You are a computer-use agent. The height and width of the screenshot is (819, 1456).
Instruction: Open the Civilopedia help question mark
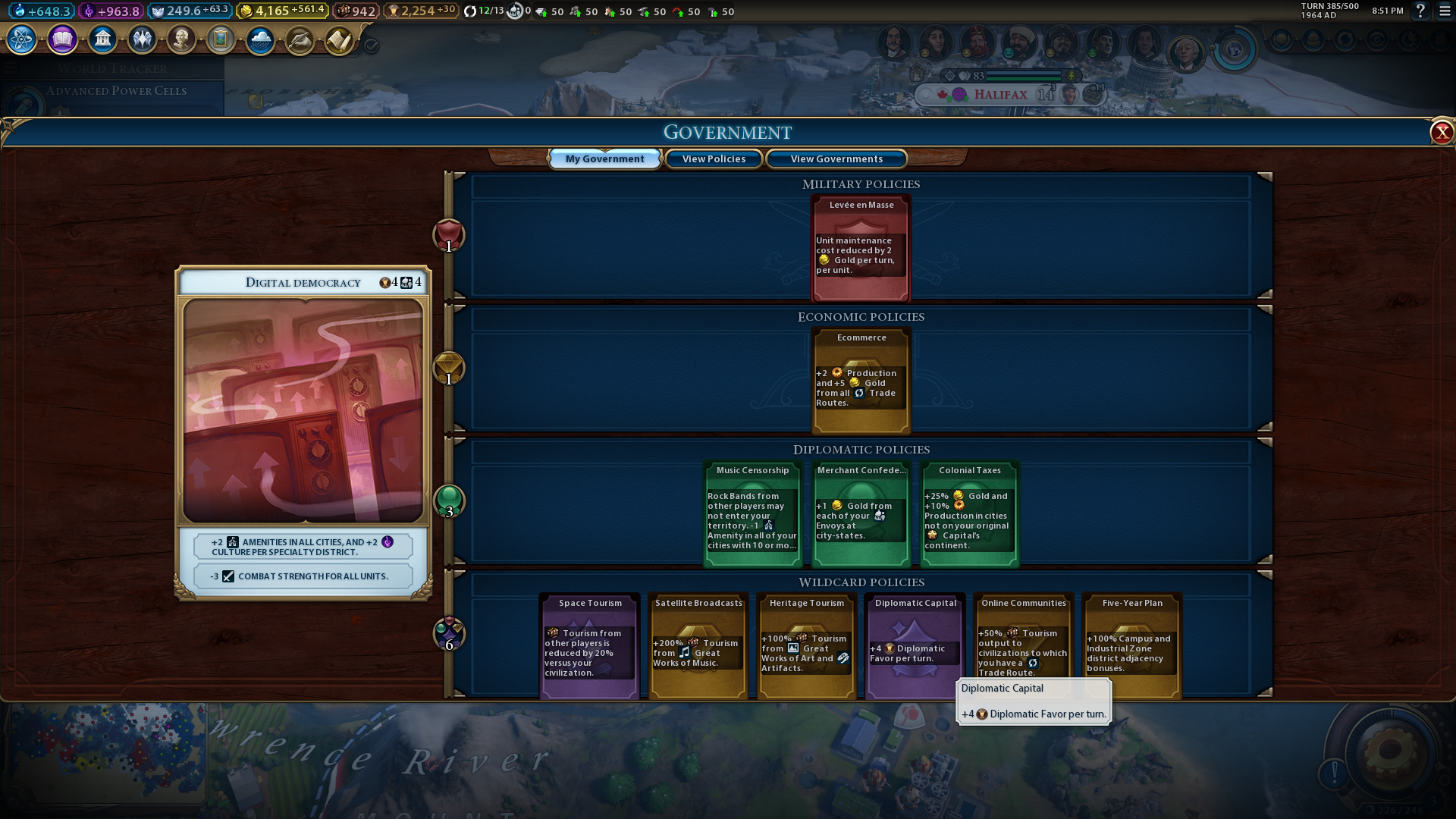(1420, 11)
